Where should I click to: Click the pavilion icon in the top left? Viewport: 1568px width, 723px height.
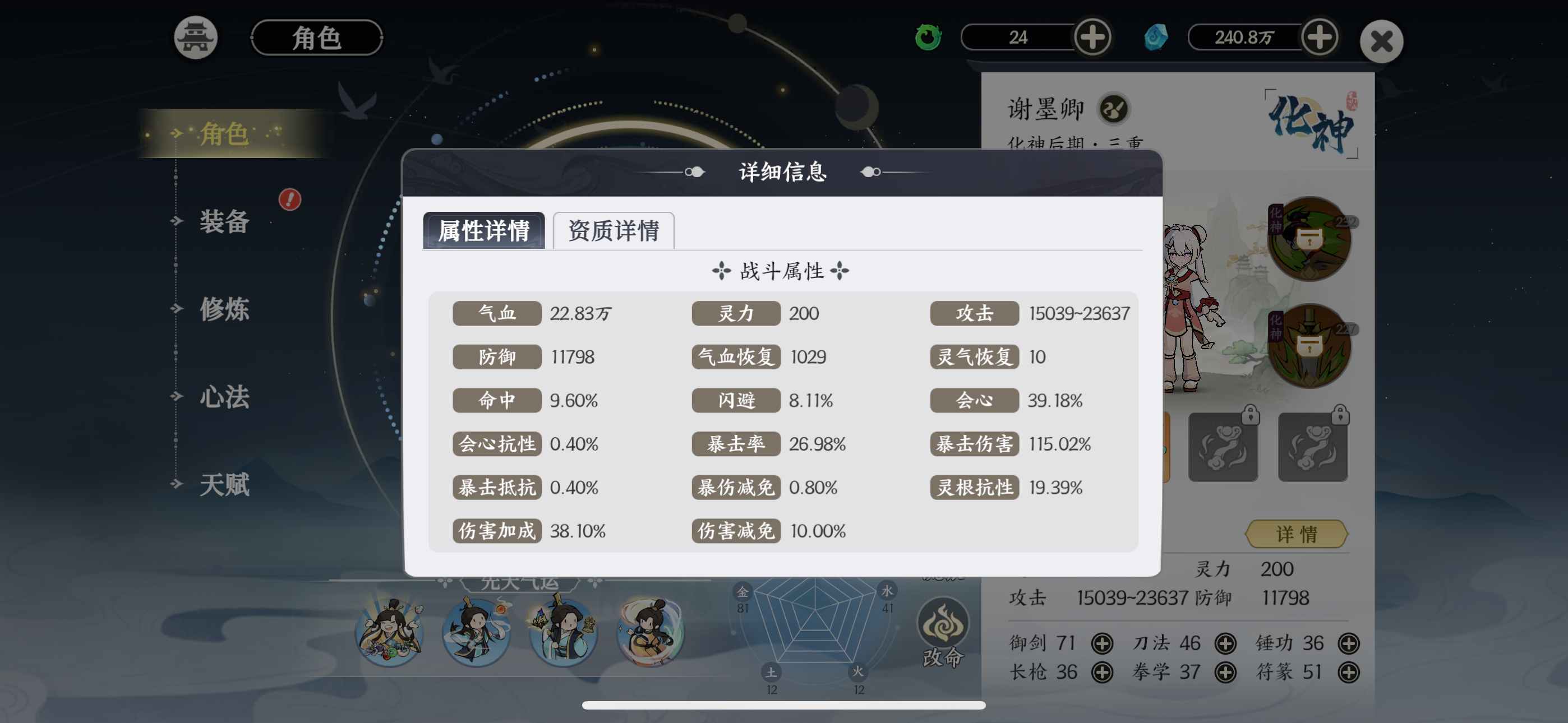coord(195,37)
